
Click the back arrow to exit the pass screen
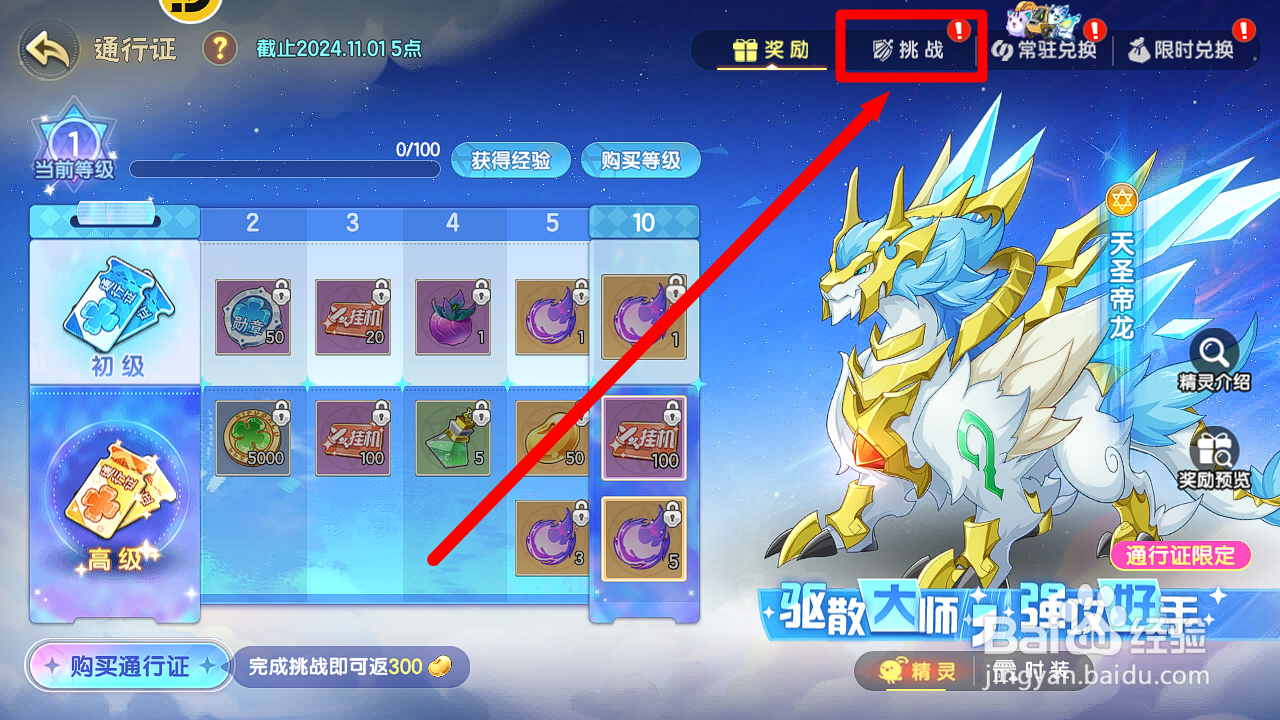[47, 47]
